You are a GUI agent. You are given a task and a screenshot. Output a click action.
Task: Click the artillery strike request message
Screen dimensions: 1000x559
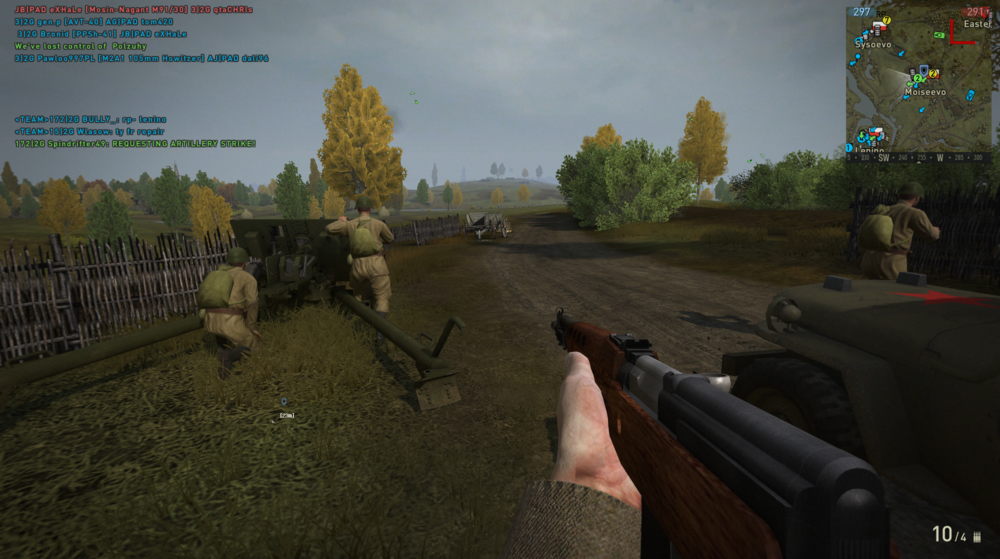135,144
